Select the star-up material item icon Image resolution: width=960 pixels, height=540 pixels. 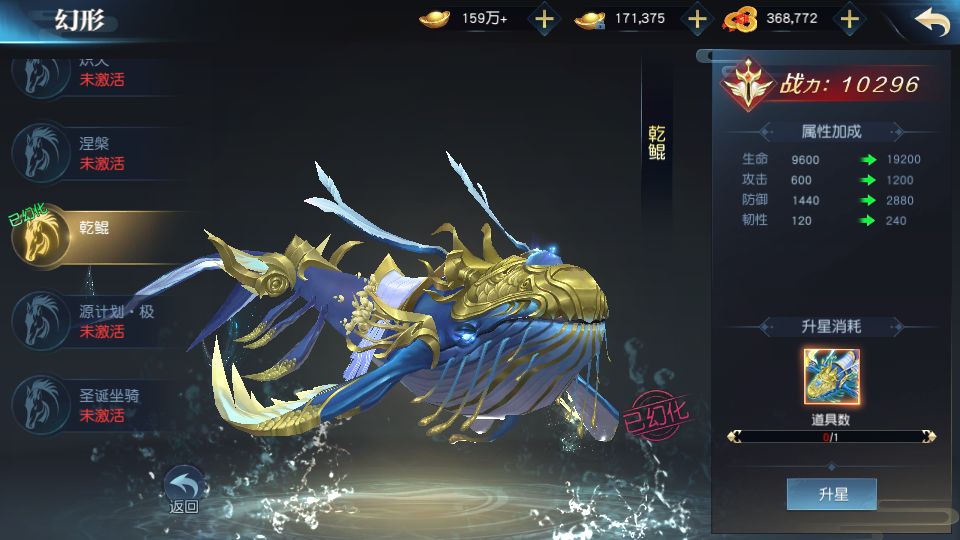click(x=831, y=377)
